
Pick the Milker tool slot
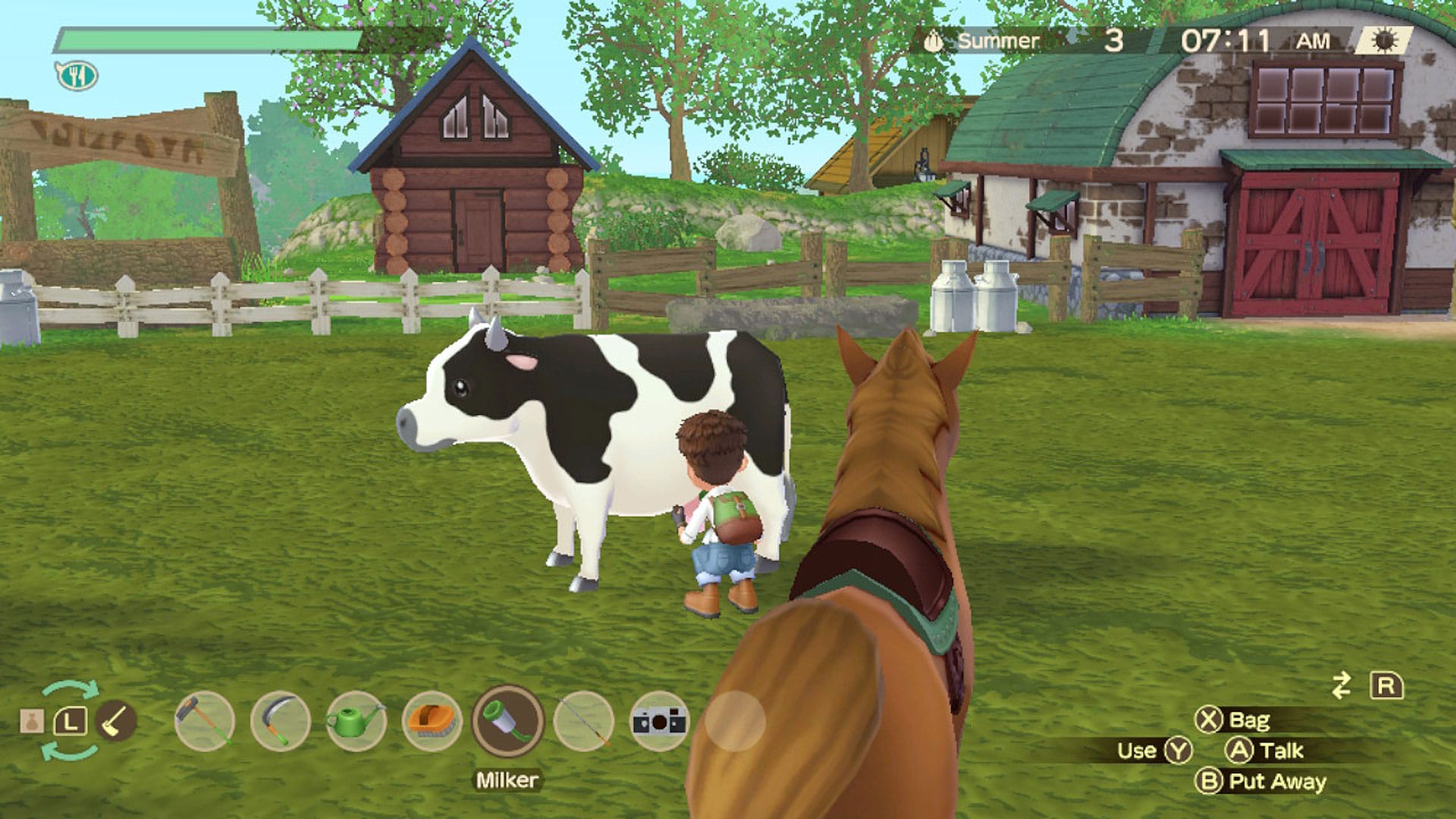point(507,721)
